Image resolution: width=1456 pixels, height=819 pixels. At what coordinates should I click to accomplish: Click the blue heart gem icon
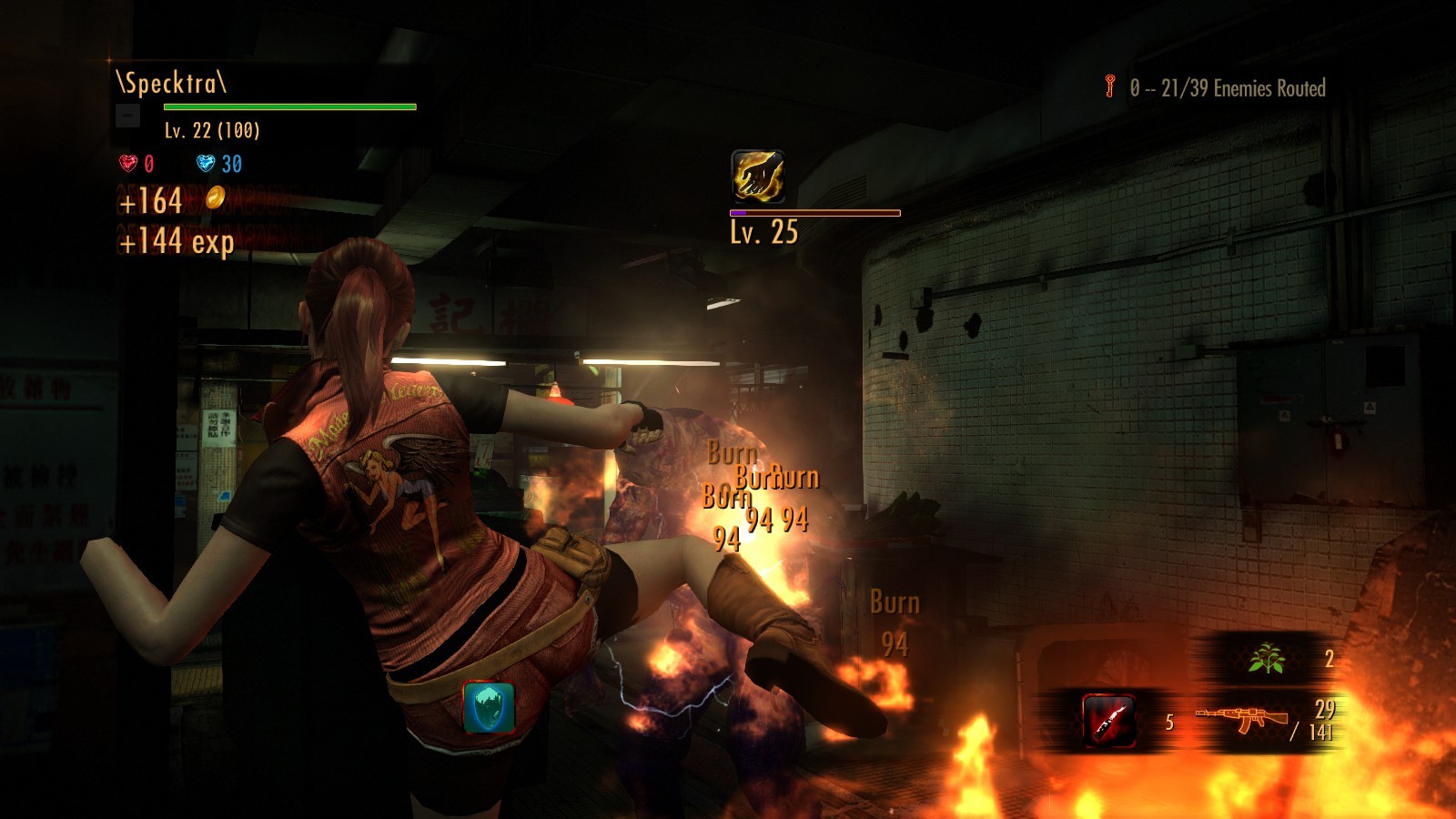point(206,163)
